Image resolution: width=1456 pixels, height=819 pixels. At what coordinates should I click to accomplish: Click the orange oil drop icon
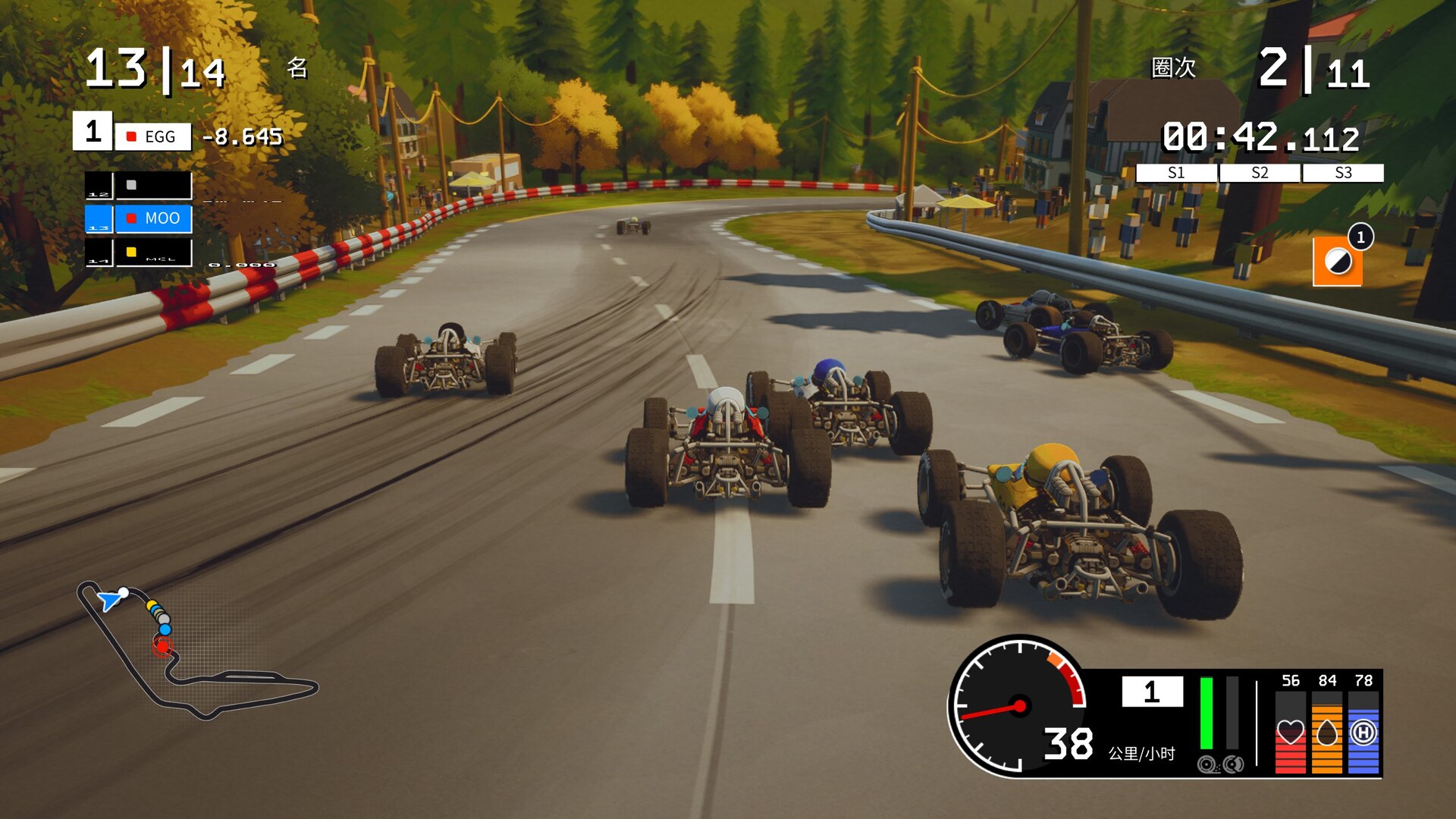[x=1326, y=733]
